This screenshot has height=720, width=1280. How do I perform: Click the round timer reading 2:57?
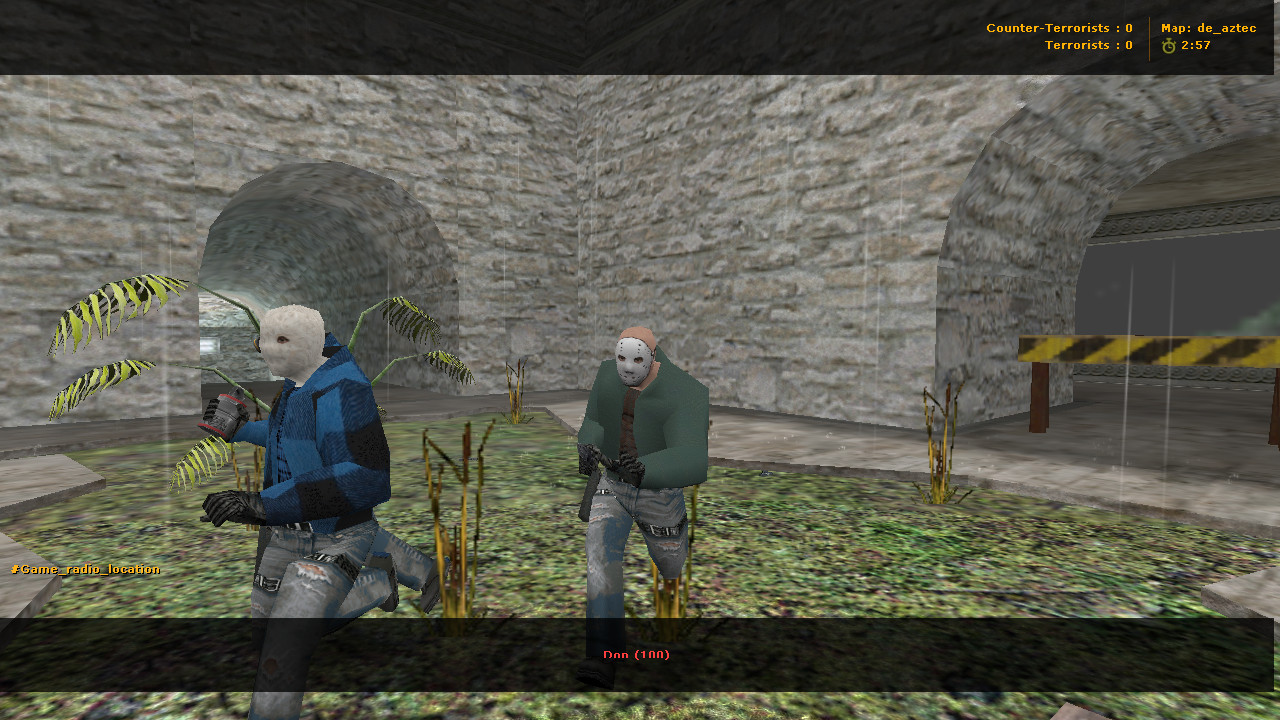click(1196, 44)
